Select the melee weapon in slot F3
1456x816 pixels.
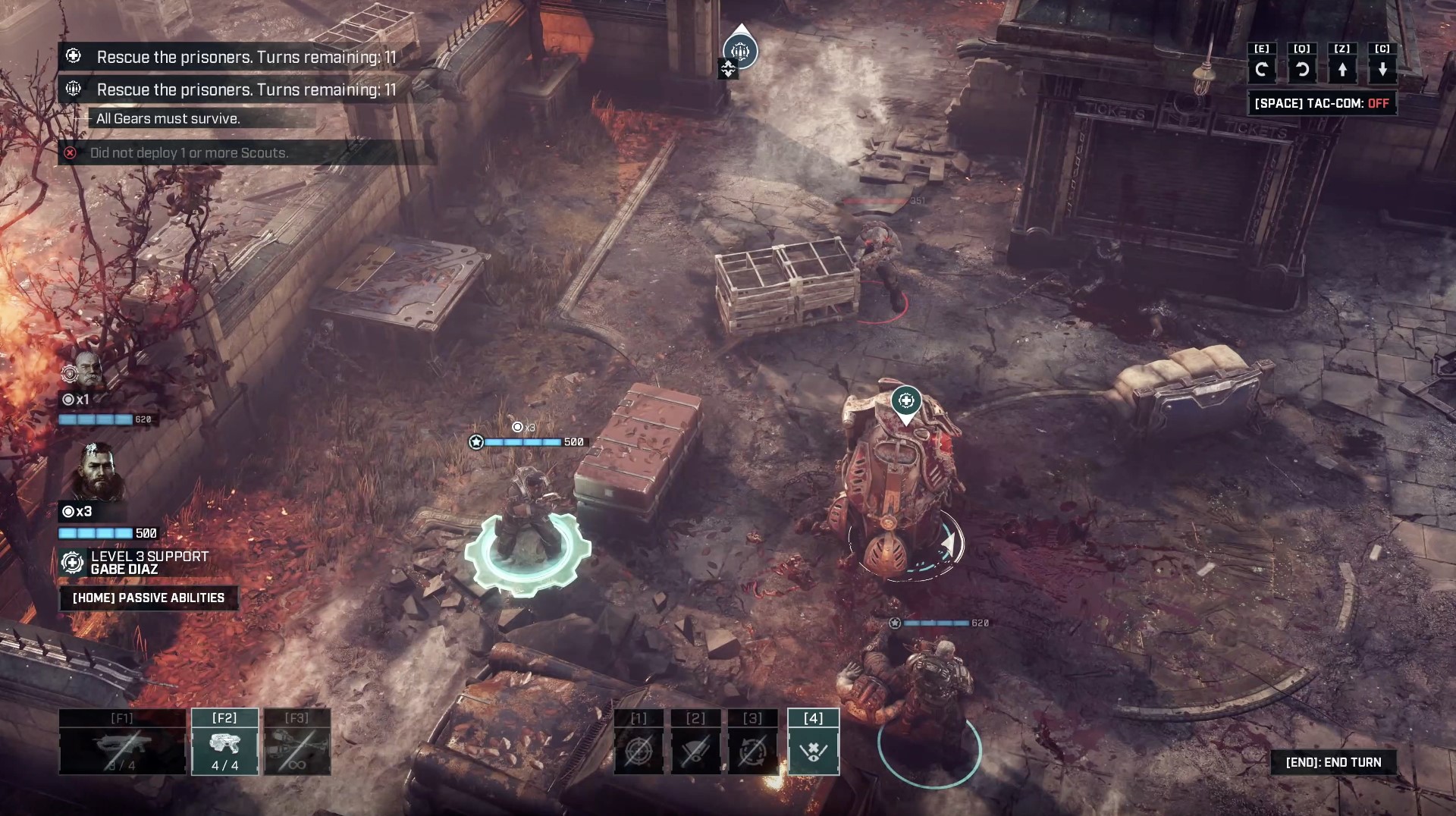(298, 742)
